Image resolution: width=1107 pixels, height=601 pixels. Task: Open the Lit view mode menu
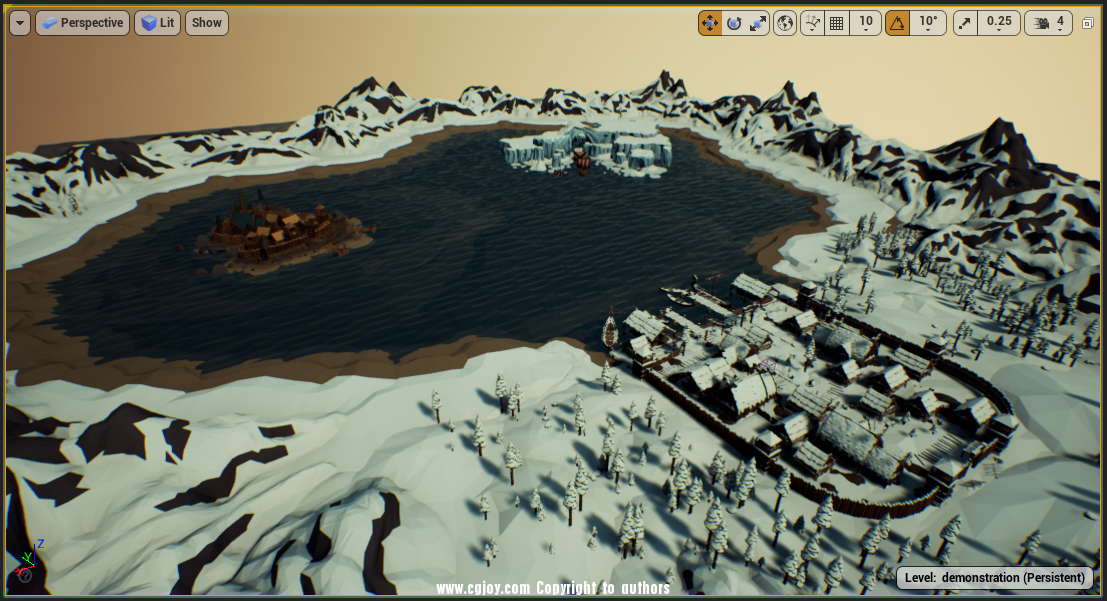pyautogui.click(x=157, y=23)
